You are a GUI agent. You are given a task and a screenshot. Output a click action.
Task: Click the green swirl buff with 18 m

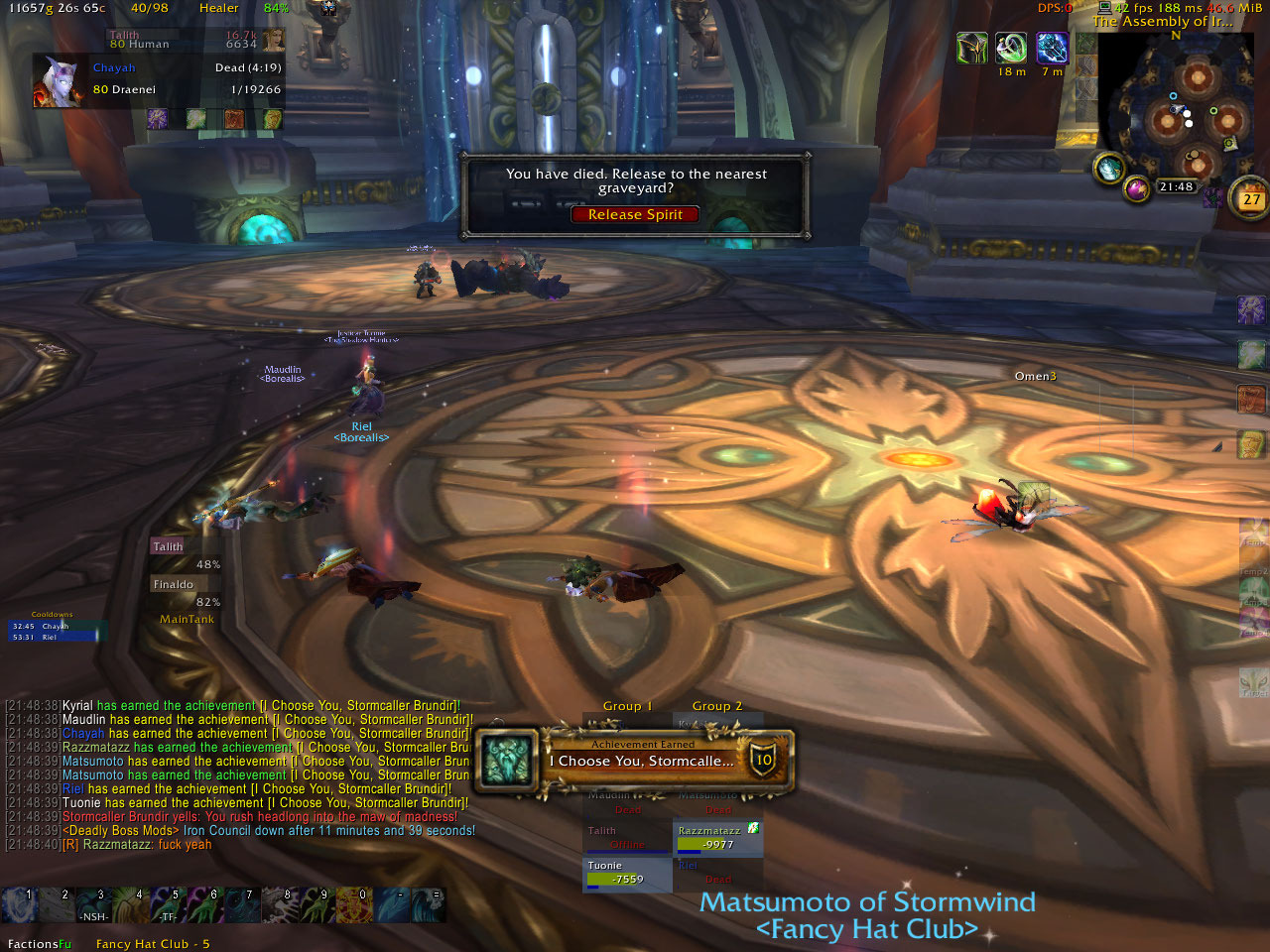click(1011, 48)
